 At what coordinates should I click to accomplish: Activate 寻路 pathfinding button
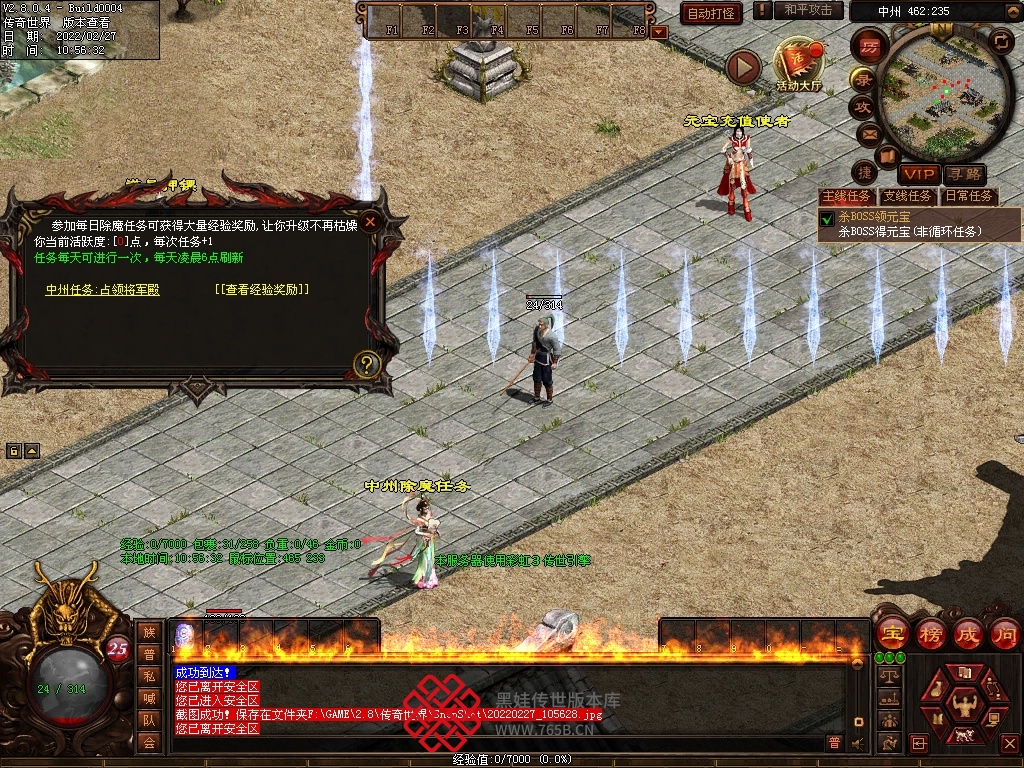point(963,175)
